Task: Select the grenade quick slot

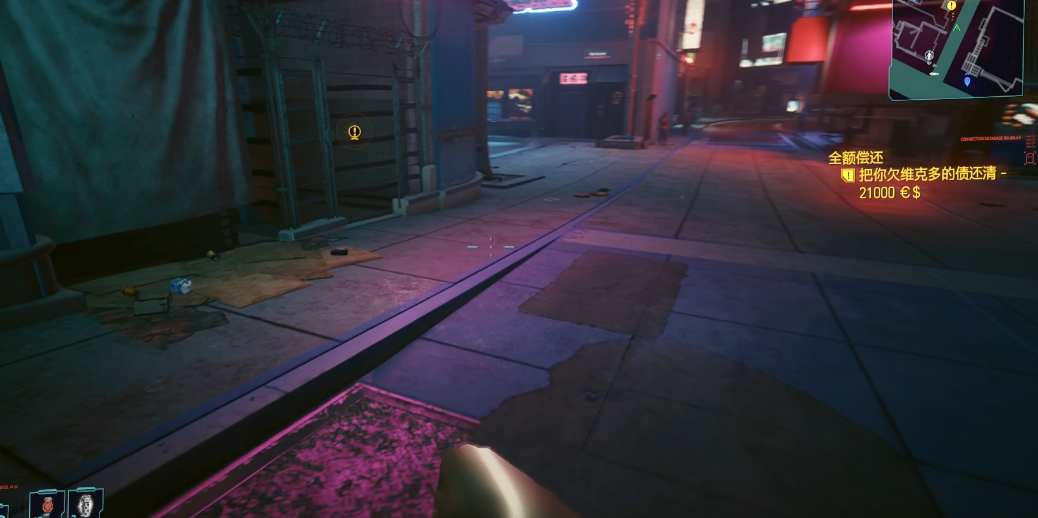Action: point(86,503)
